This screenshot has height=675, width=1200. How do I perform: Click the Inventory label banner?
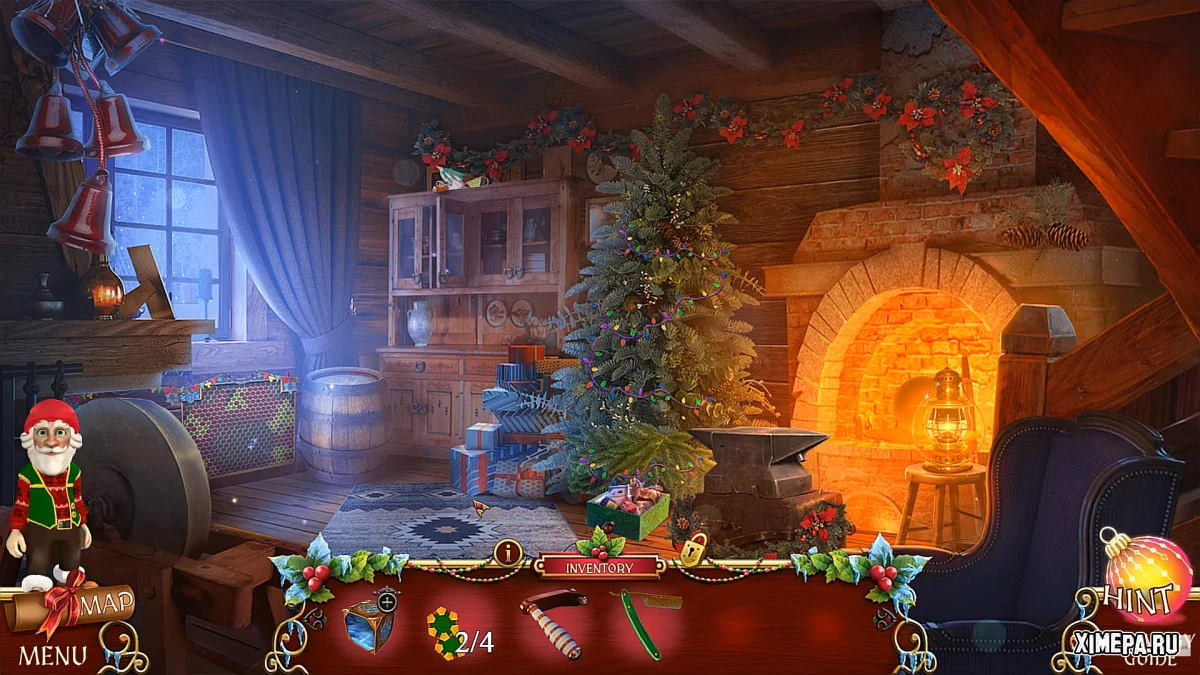pyautogui.click(x=599, y=567)
